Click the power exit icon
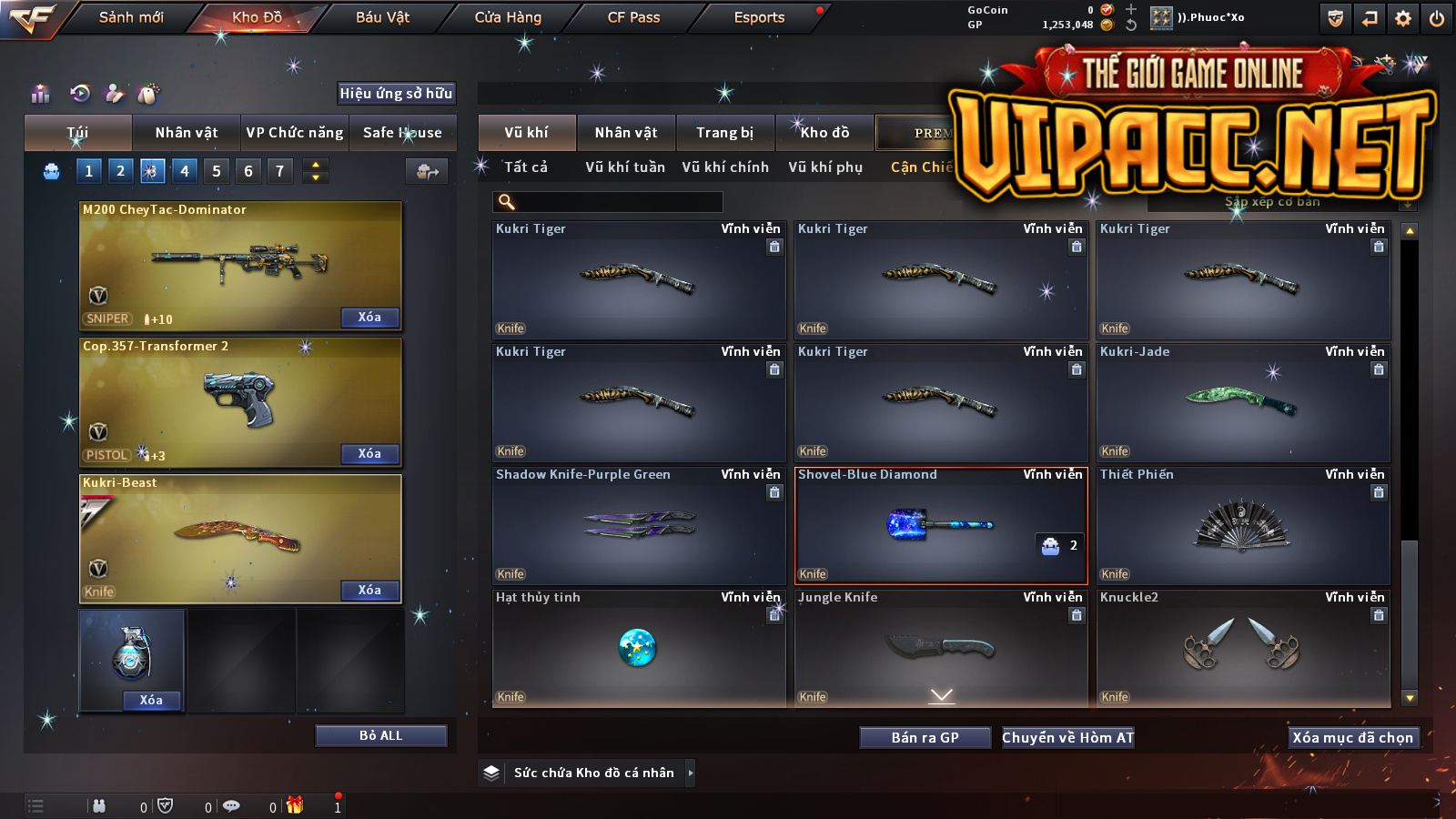 pos(1437,18)
